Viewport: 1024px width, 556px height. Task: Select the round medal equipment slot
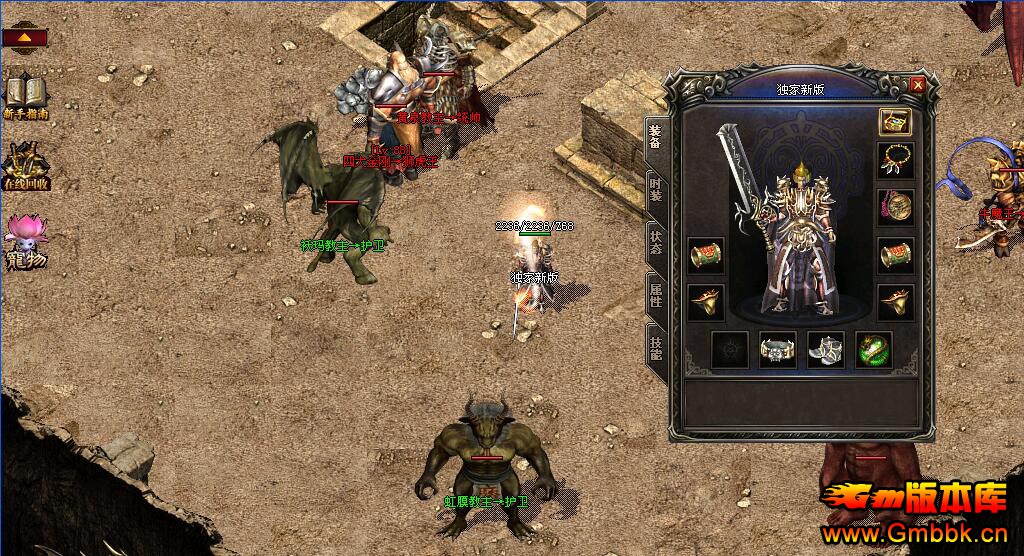coord(894,207)
